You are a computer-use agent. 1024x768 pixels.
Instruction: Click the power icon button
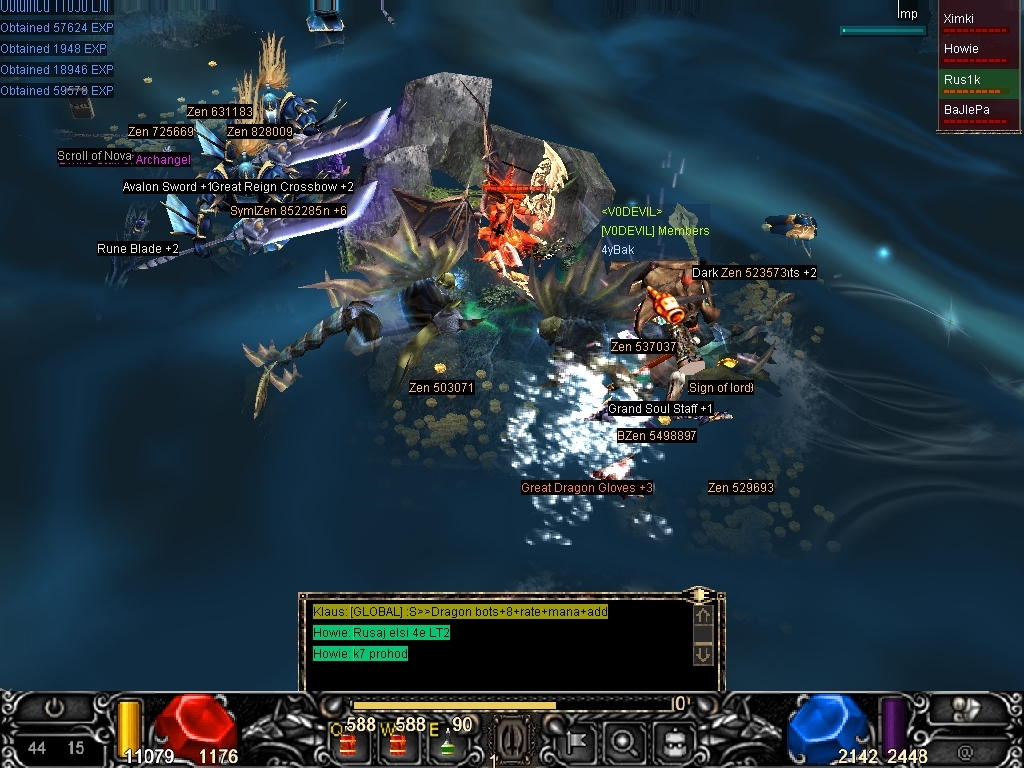tap(54, 709)
